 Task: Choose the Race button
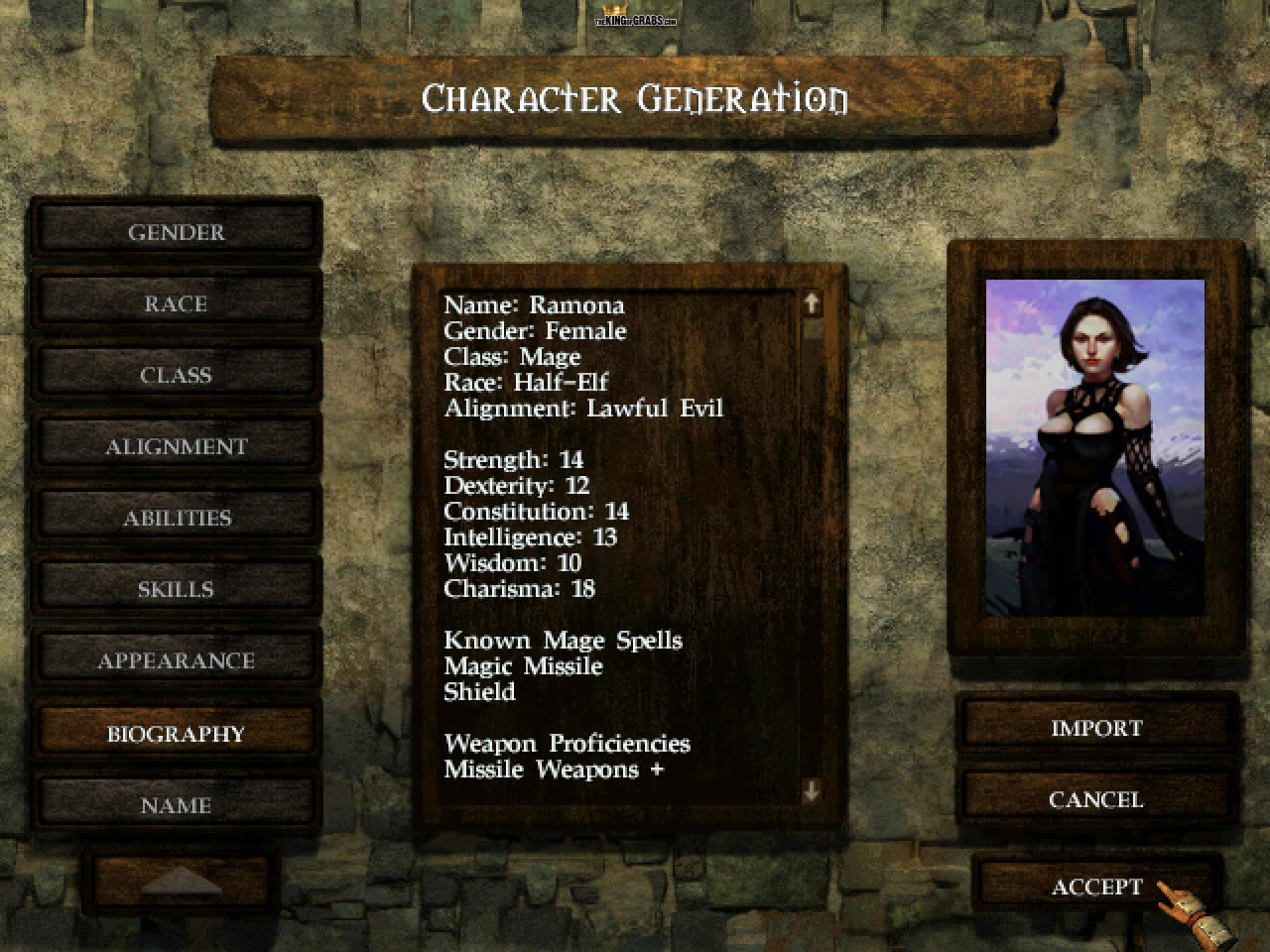(x=176, y=304)
